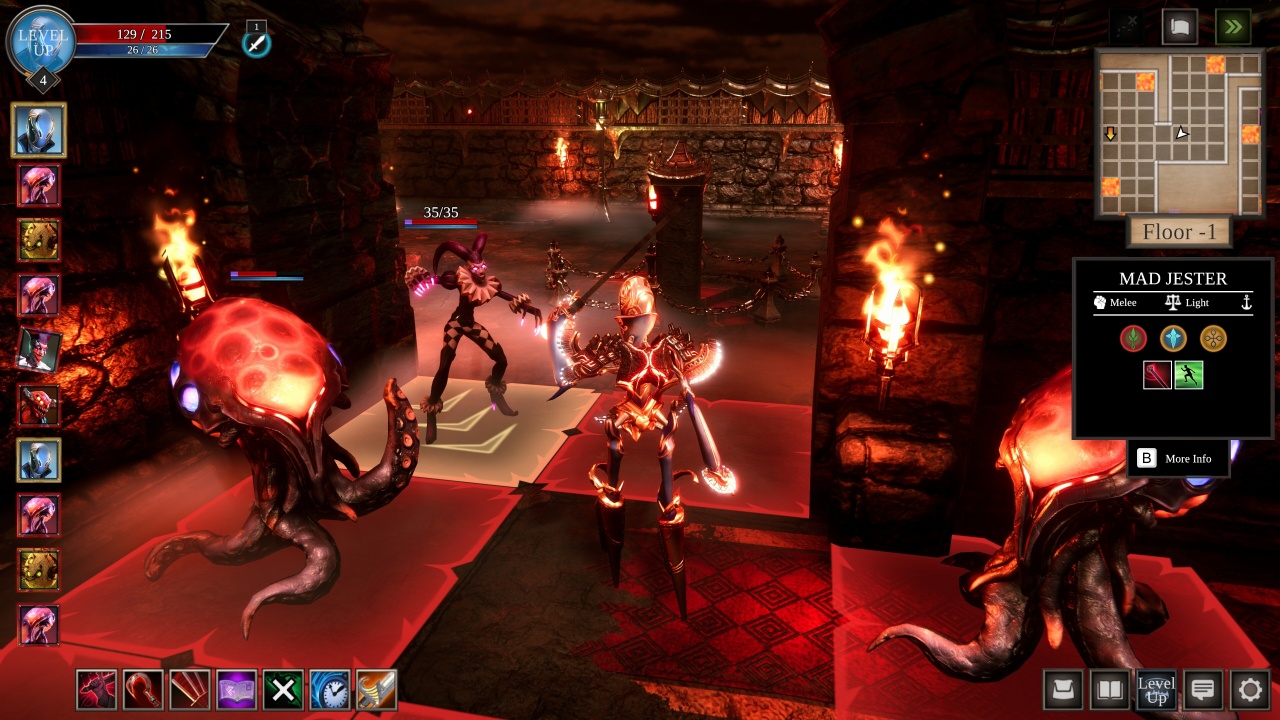Screen dimensions: 1280x720
Task: Open the open-book journal button
Action: [x=1110, y=689]
